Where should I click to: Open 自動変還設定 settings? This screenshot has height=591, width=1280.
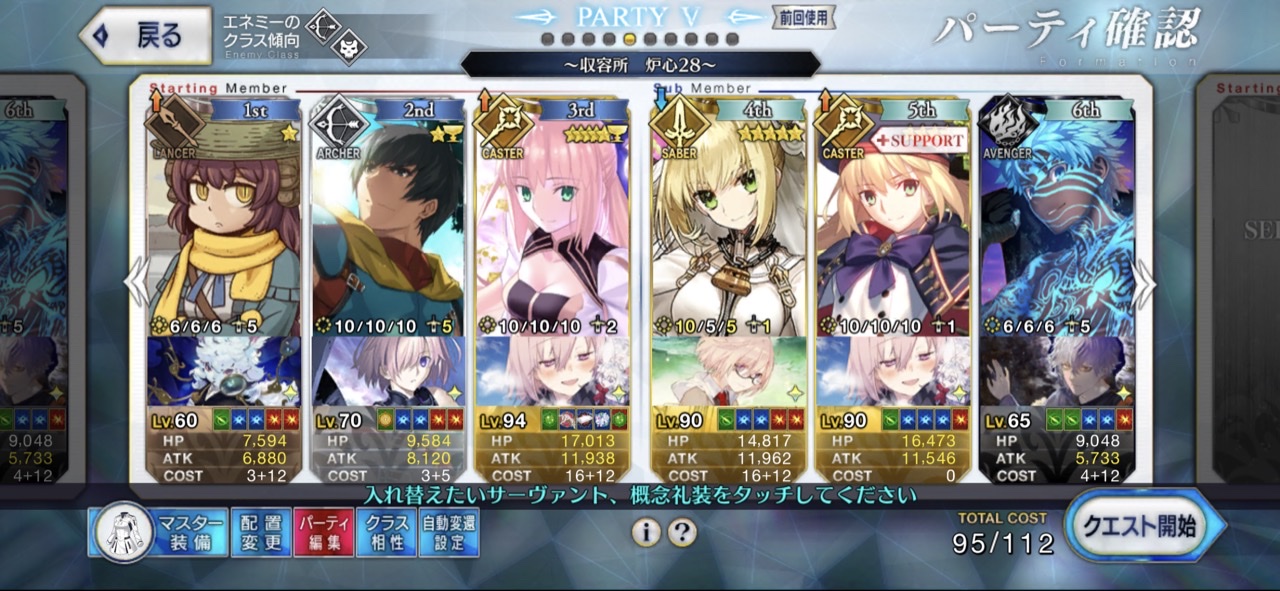(x=449, y=532)
